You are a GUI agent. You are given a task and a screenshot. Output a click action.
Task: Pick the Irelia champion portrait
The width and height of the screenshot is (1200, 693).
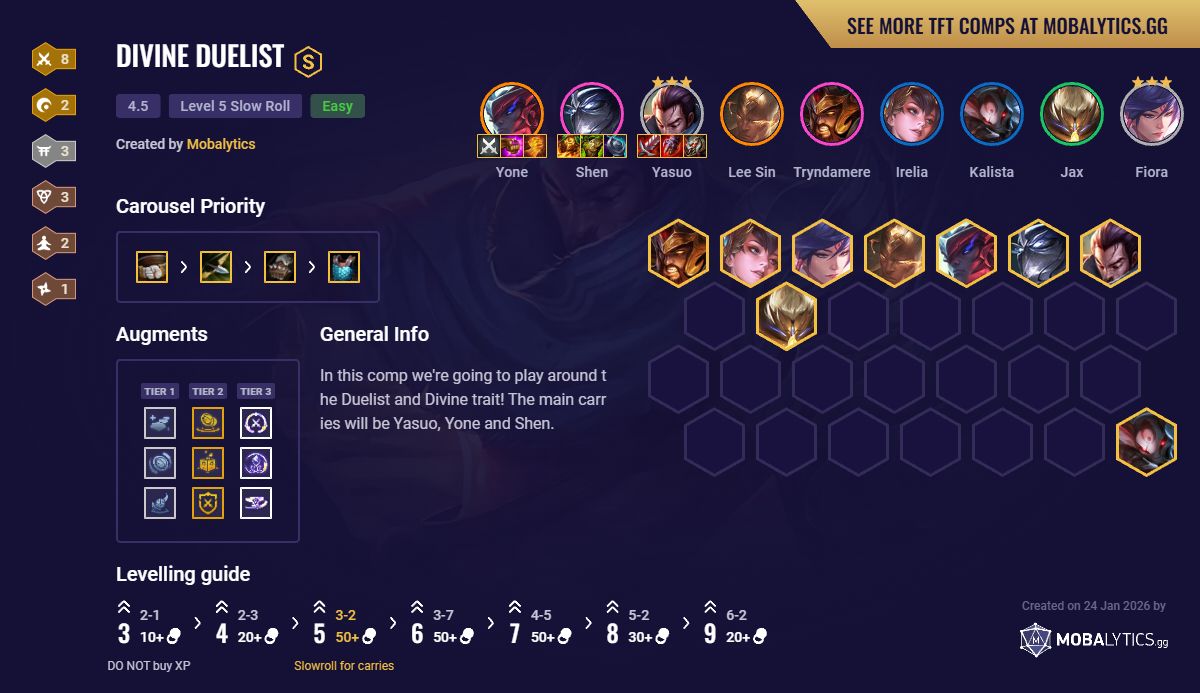[x=912, y=113]
